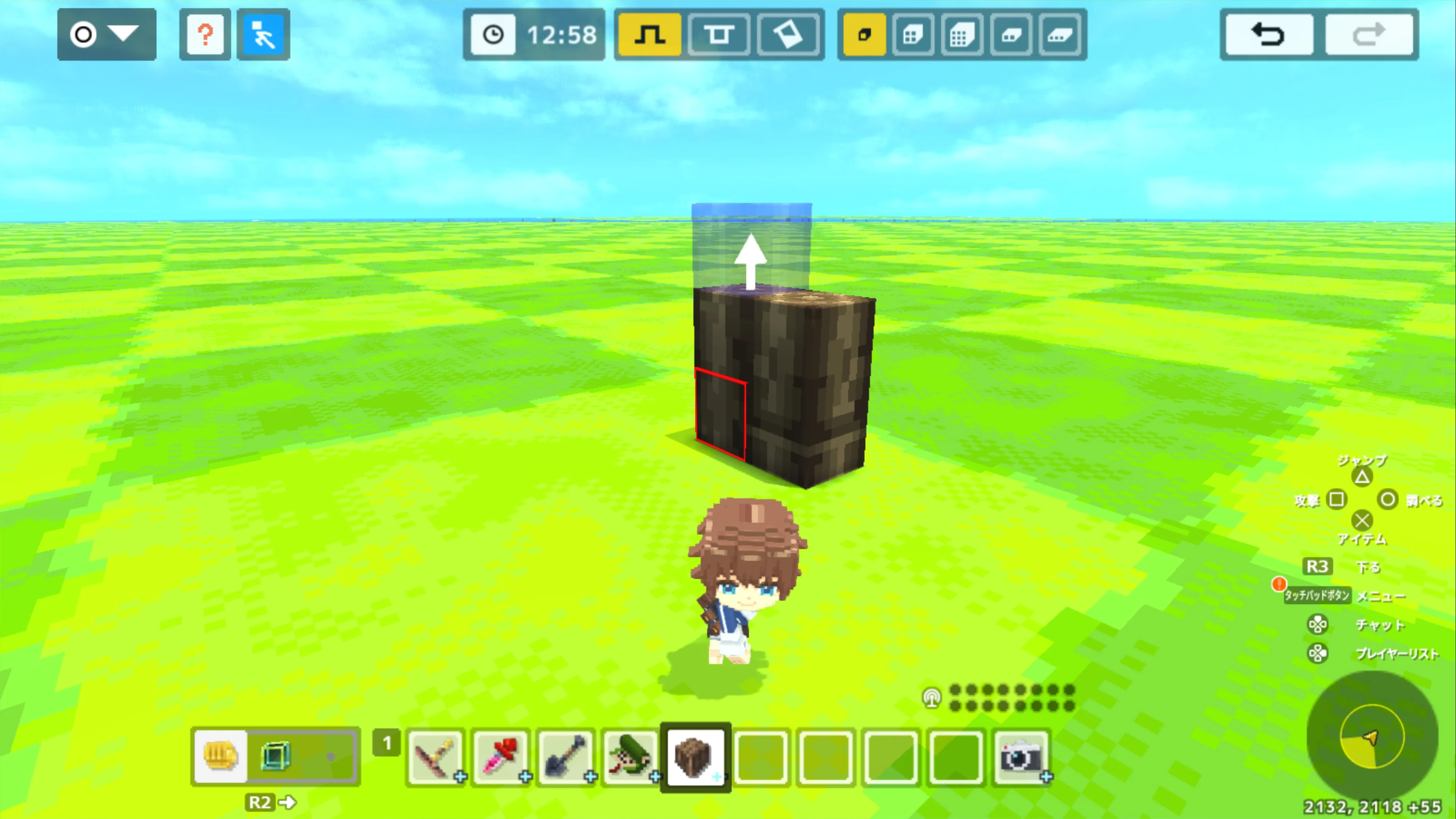Viewport: 1456px width, 819px height.
Task: Select the trench shape tool
Action: pos(719,35)
